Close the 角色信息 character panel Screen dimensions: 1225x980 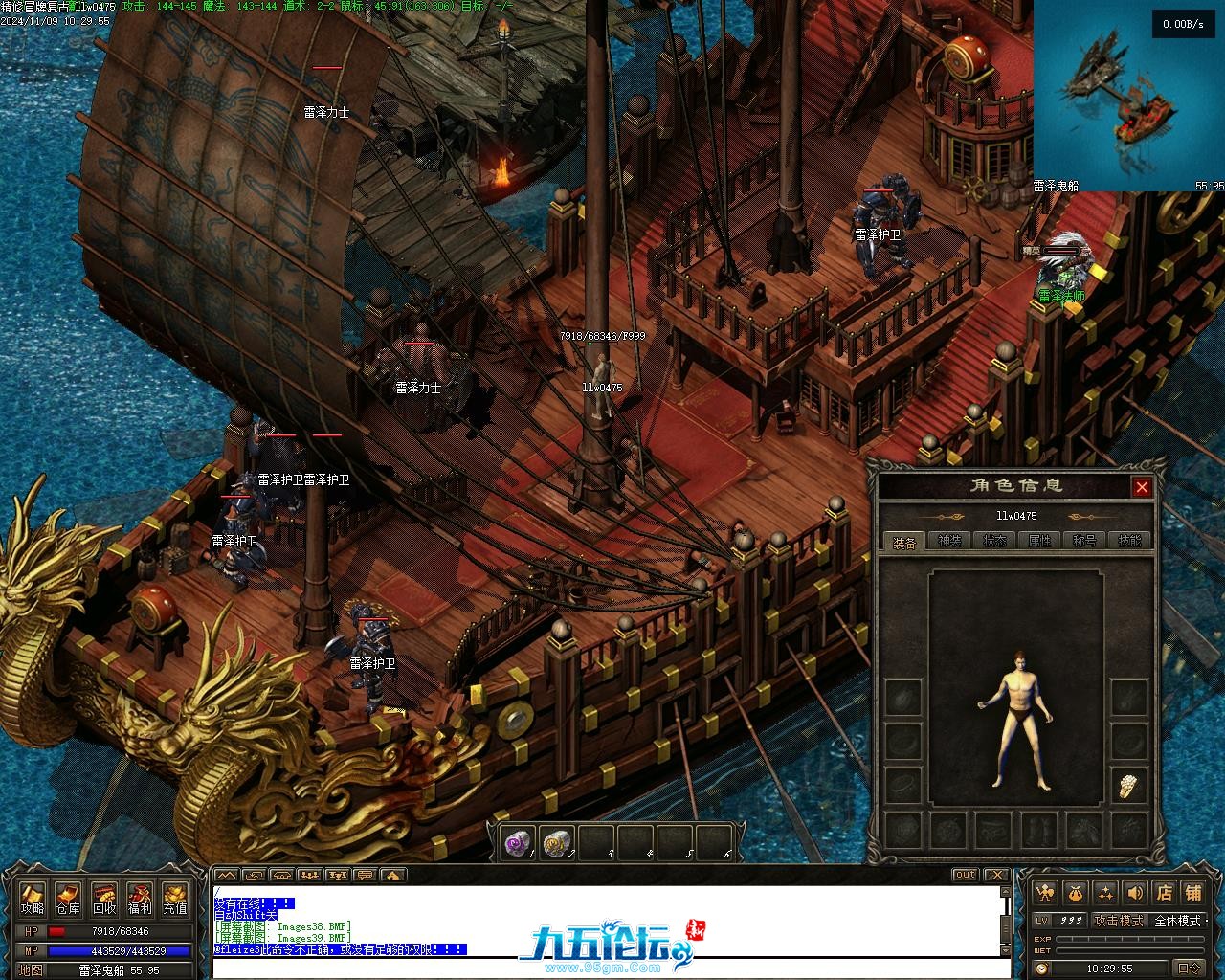(x=1142, y=487)
